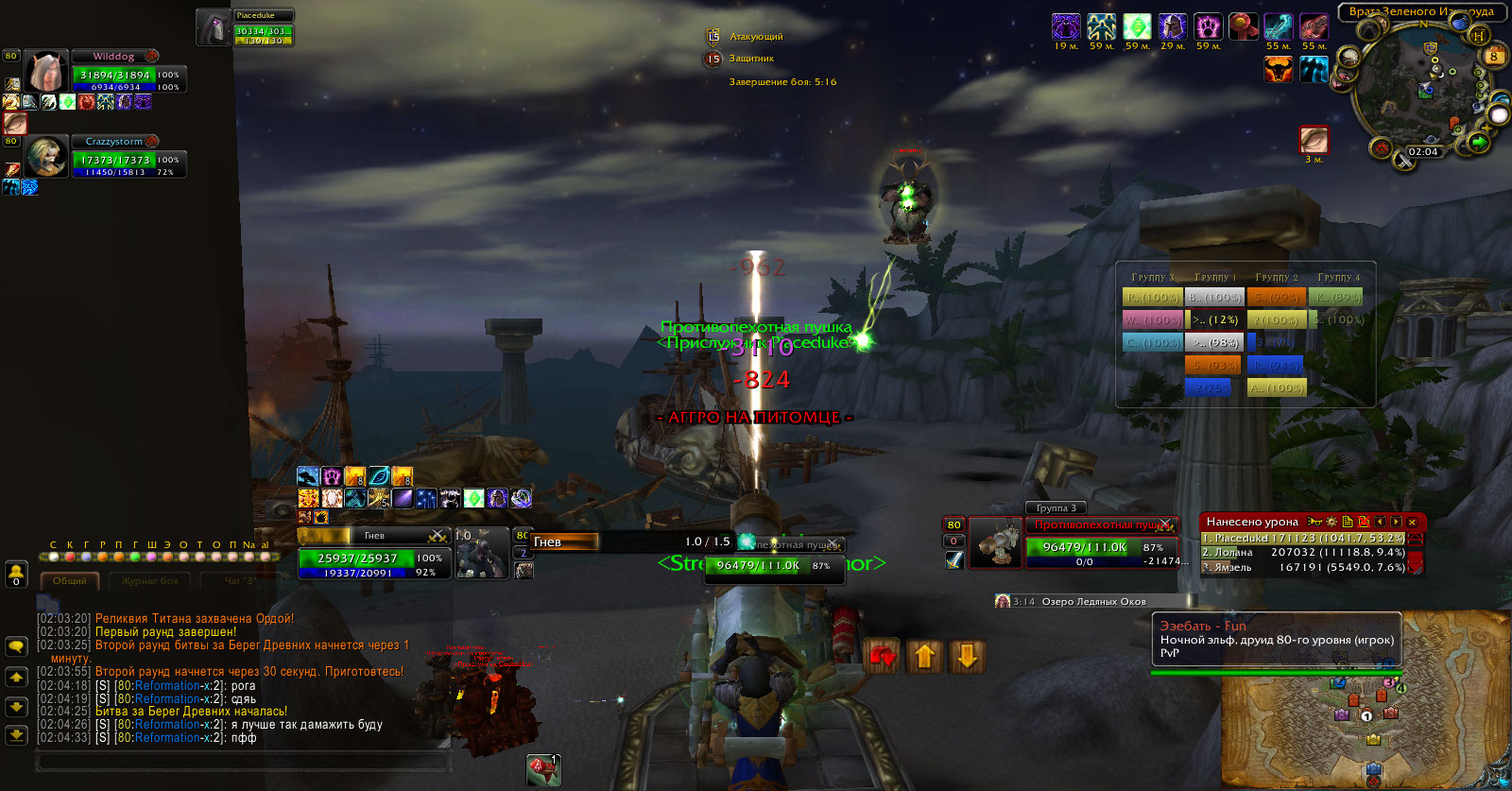Close the Нанесено урона damage meter

click(x=1412, y=522)
